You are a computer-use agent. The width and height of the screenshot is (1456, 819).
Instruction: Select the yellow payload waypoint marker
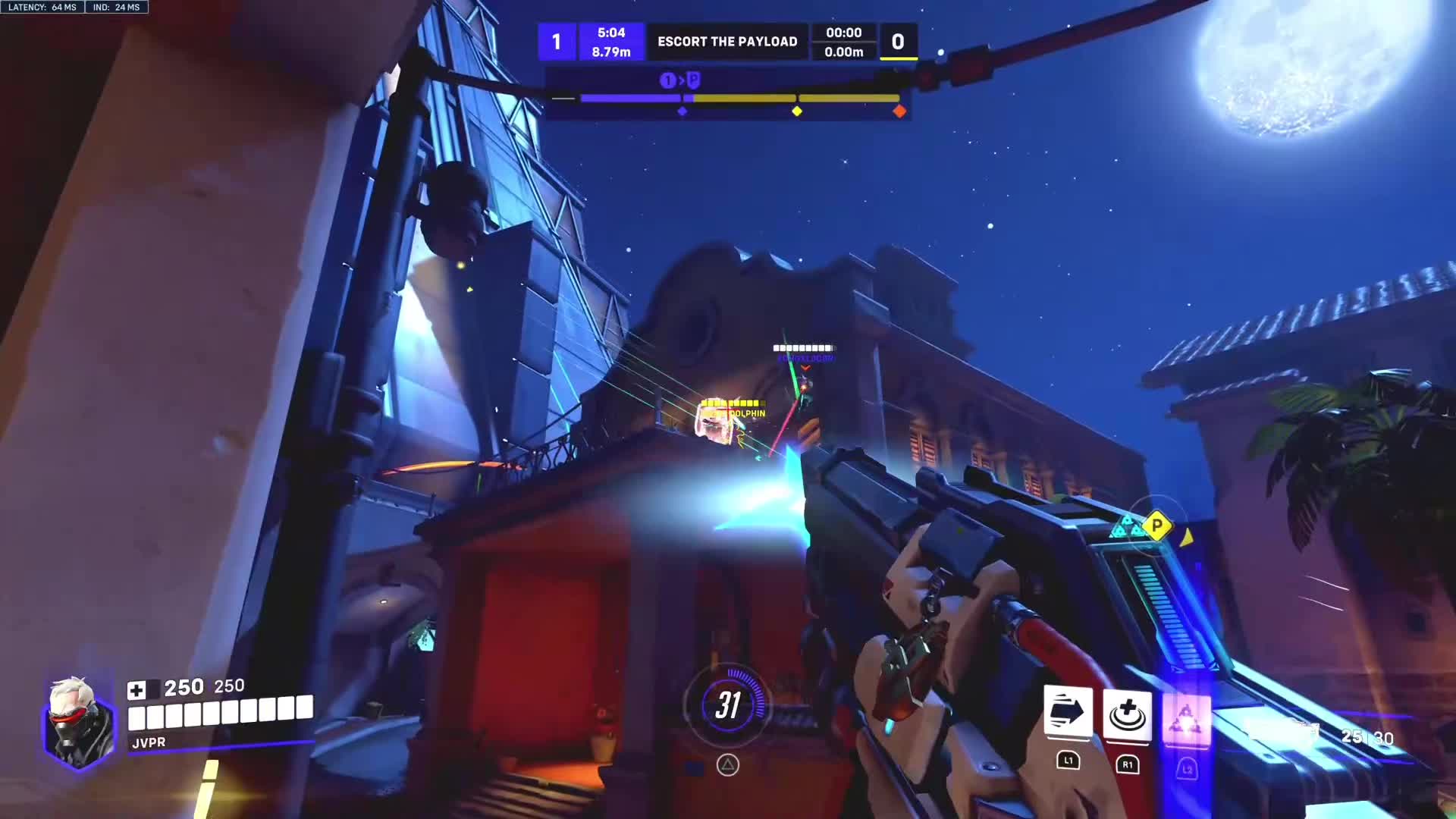tap(1156, 525)
